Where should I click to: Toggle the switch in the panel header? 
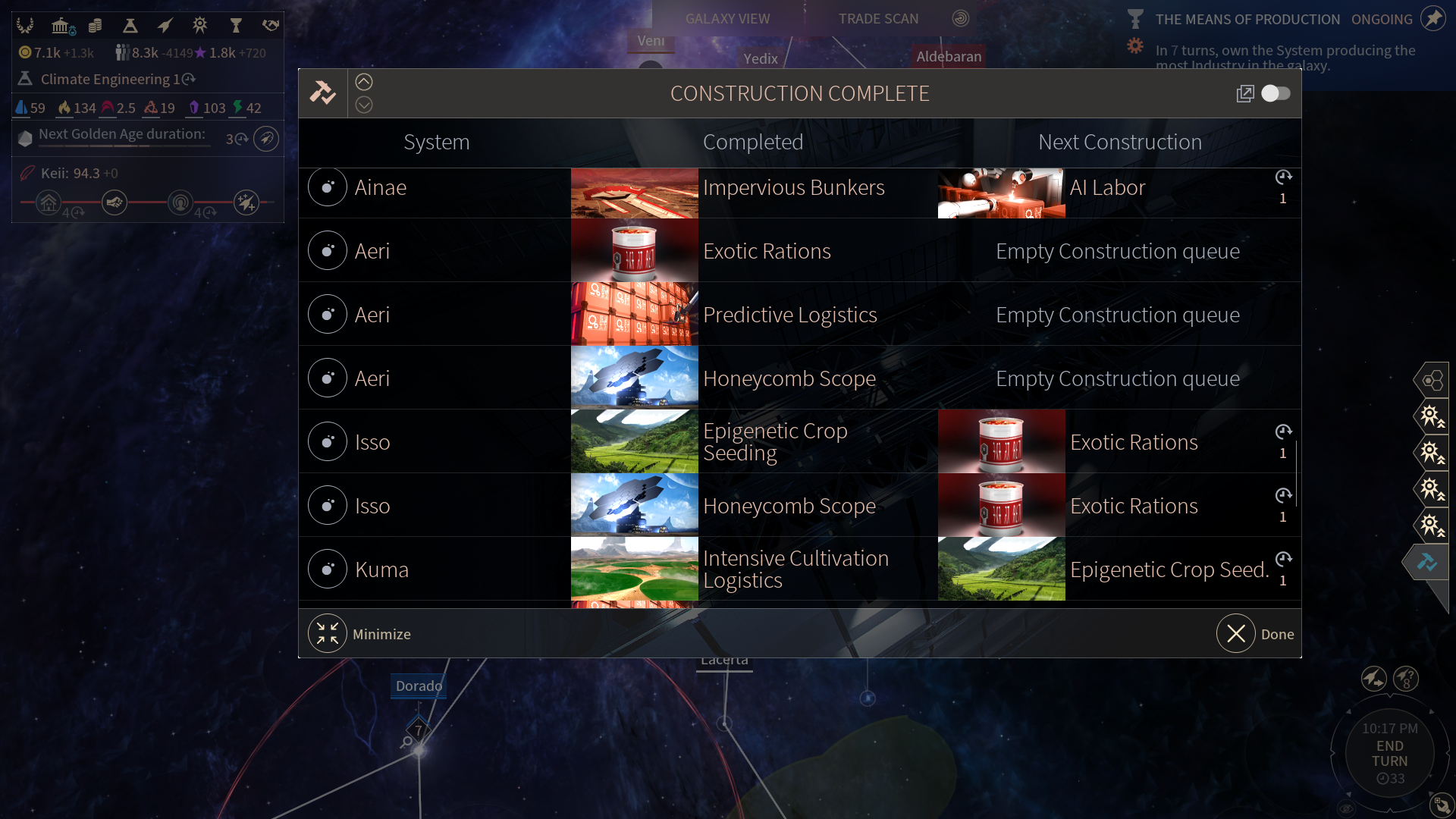click(x=1276, y=93)
